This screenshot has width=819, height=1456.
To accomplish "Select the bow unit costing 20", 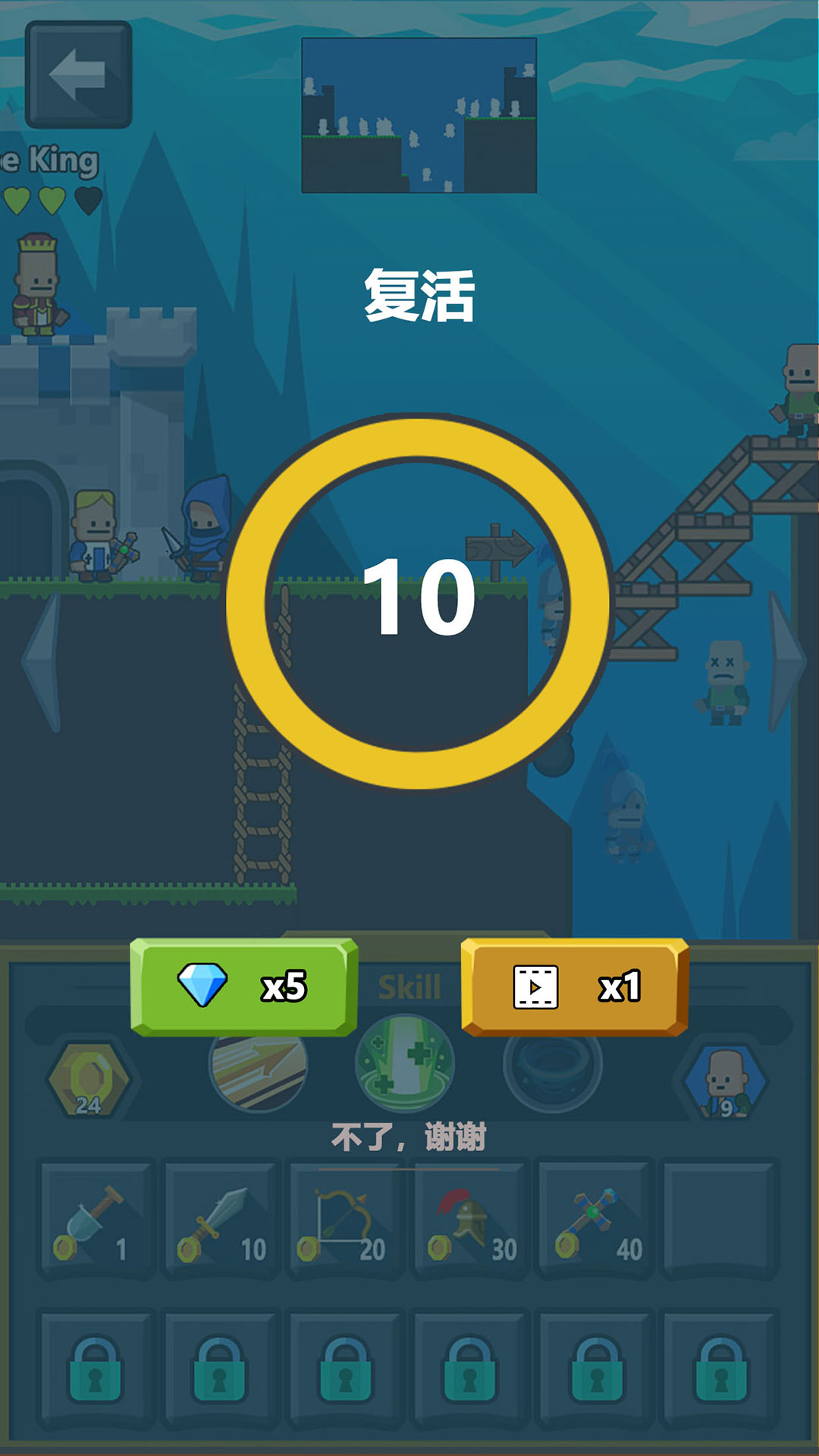I will (x=346, y=1219).
